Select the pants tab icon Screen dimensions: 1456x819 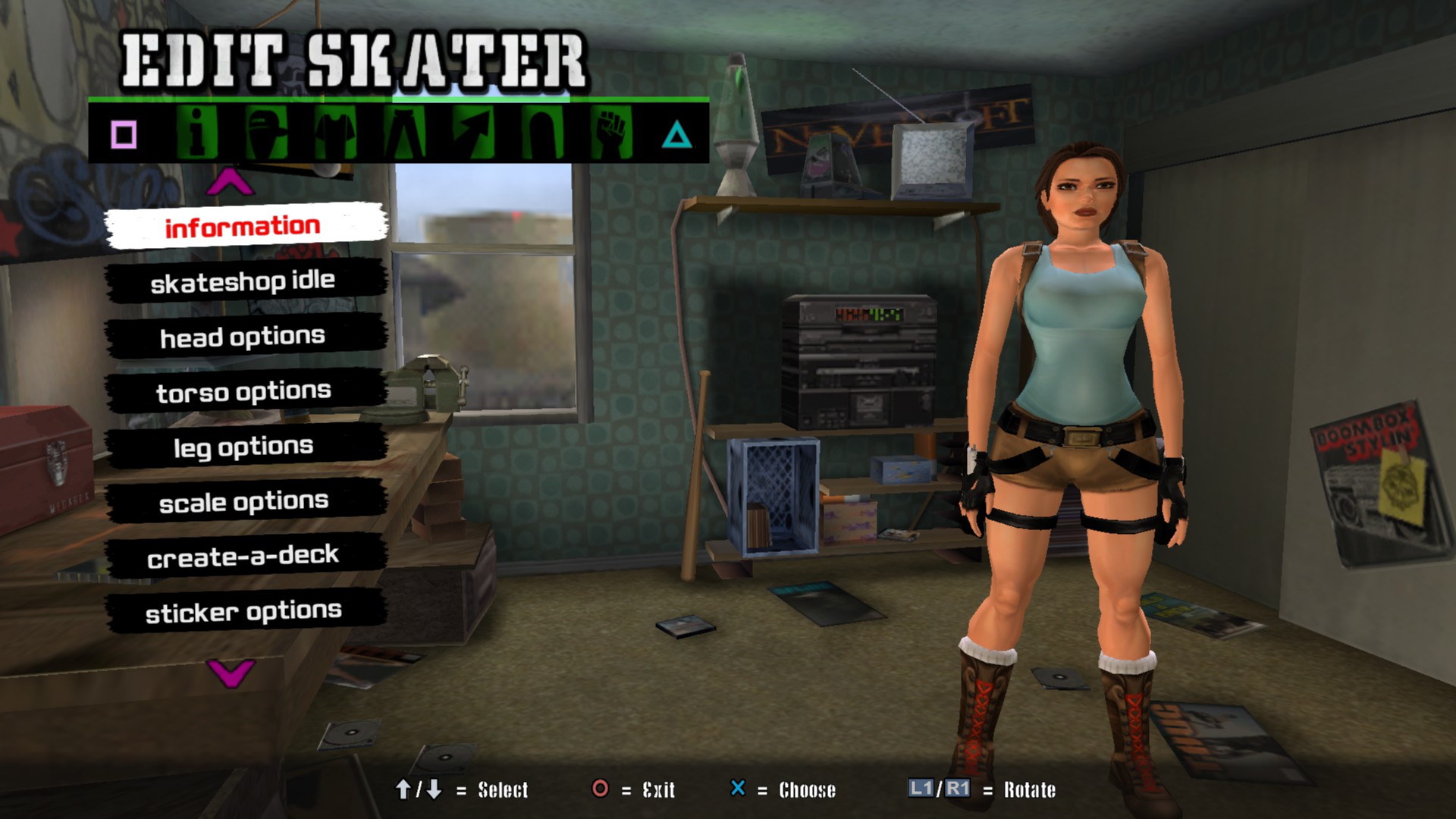click(406, 133)
